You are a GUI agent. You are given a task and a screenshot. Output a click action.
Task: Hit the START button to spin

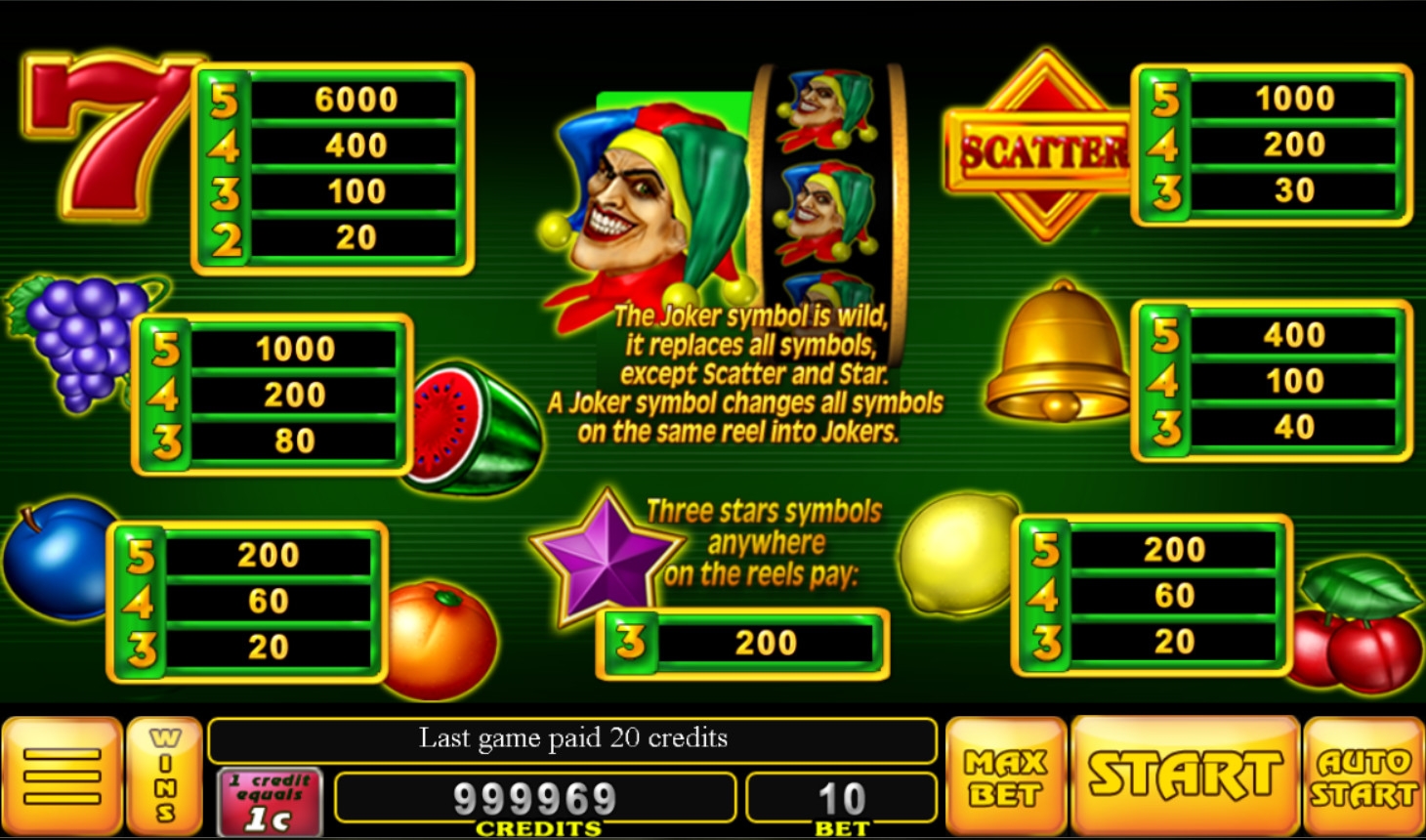[1185, 777]
